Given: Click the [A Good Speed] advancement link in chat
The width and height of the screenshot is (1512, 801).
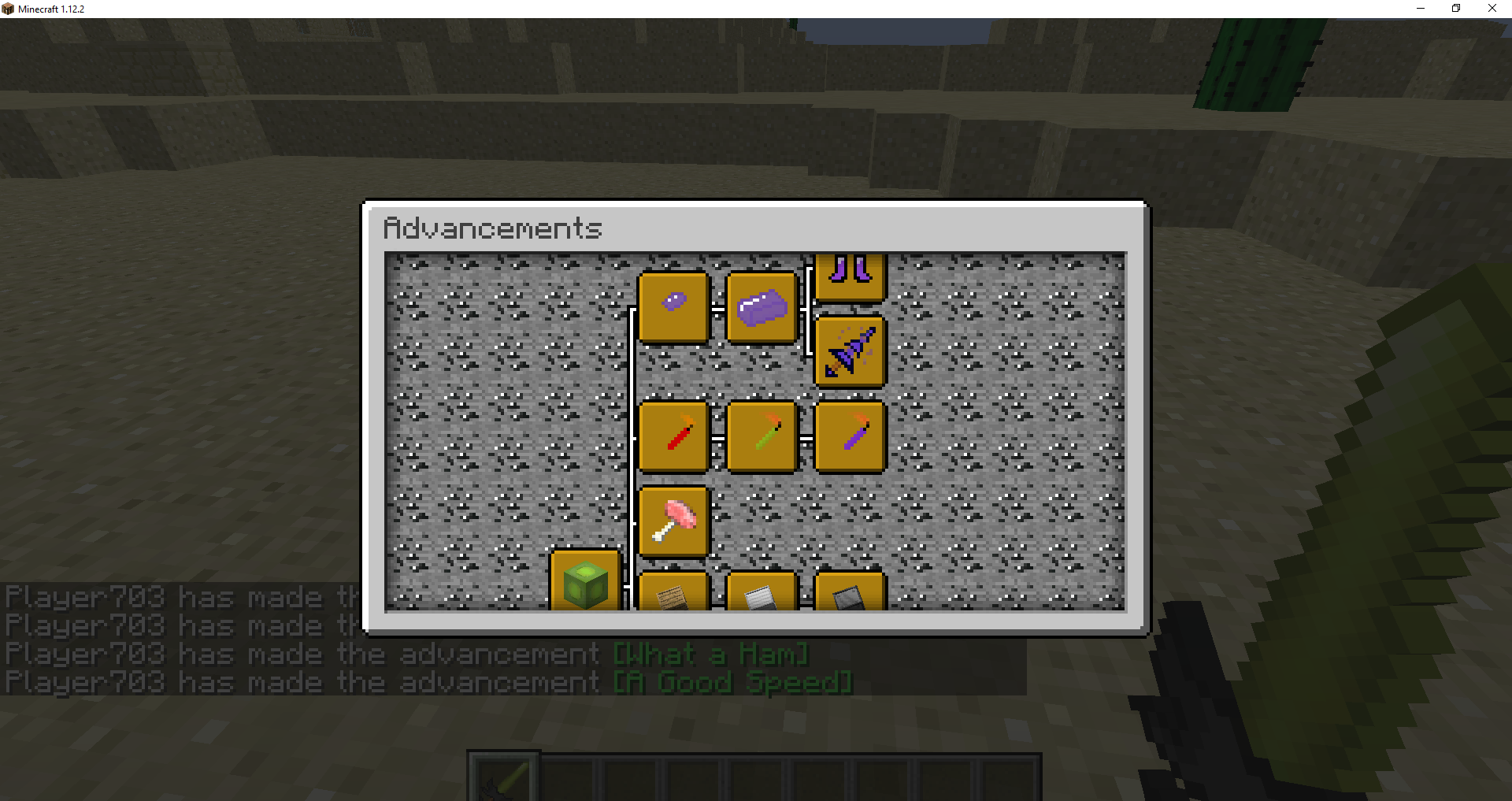Looking at the screenshot, I should (732, 682).
